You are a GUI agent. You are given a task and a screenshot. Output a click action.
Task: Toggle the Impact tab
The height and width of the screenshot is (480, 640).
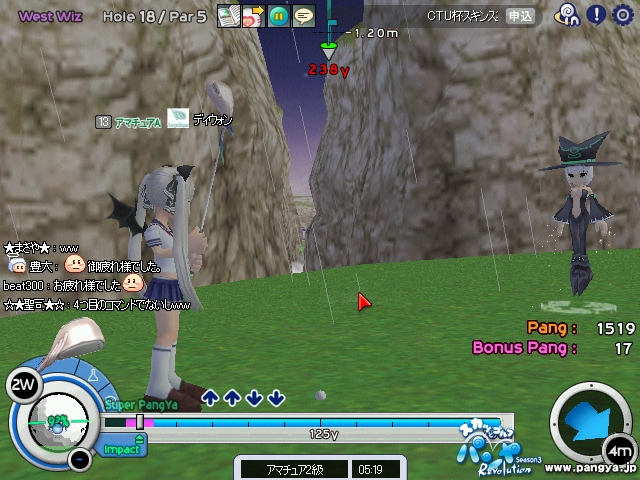coord(124,449)
